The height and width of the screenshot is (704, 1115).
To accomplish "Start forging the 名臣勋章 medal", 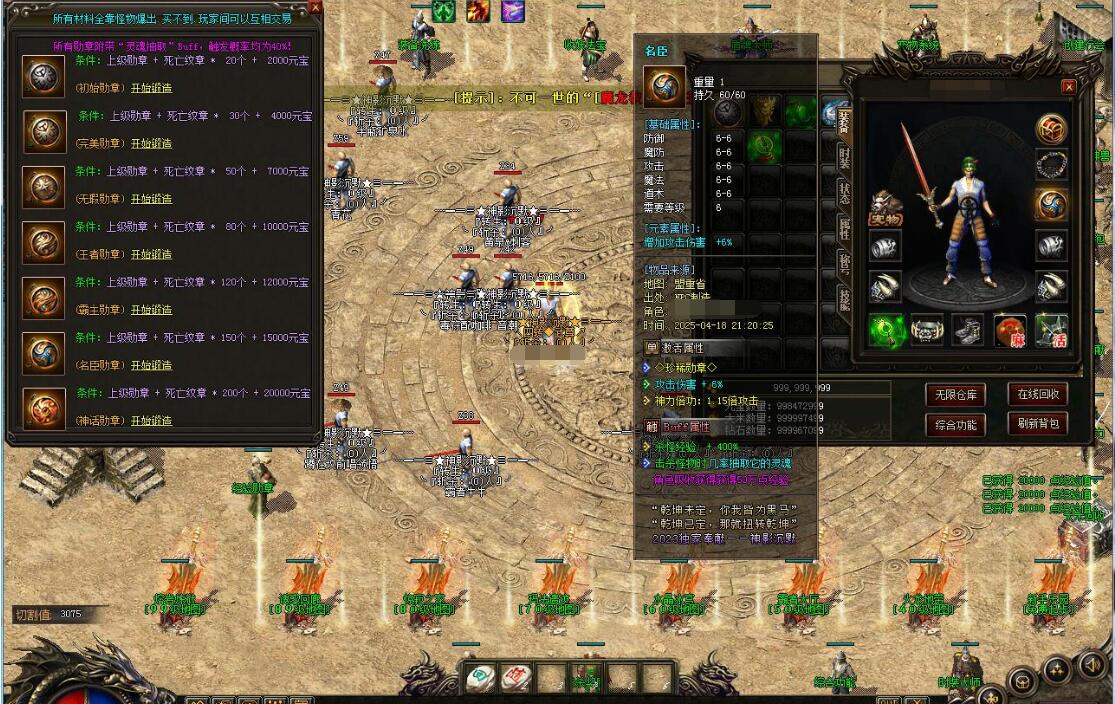I will click(151, 365).
